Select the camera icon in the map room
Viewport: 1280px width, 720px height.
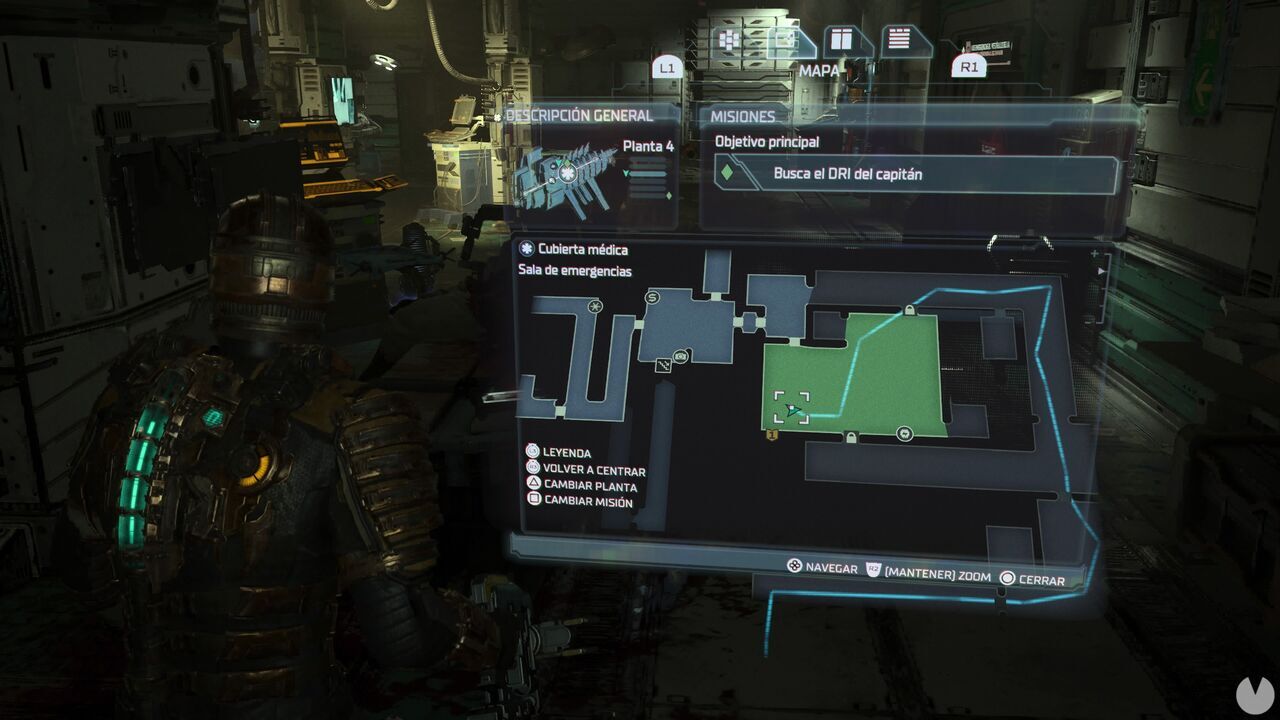coord(681,357)
